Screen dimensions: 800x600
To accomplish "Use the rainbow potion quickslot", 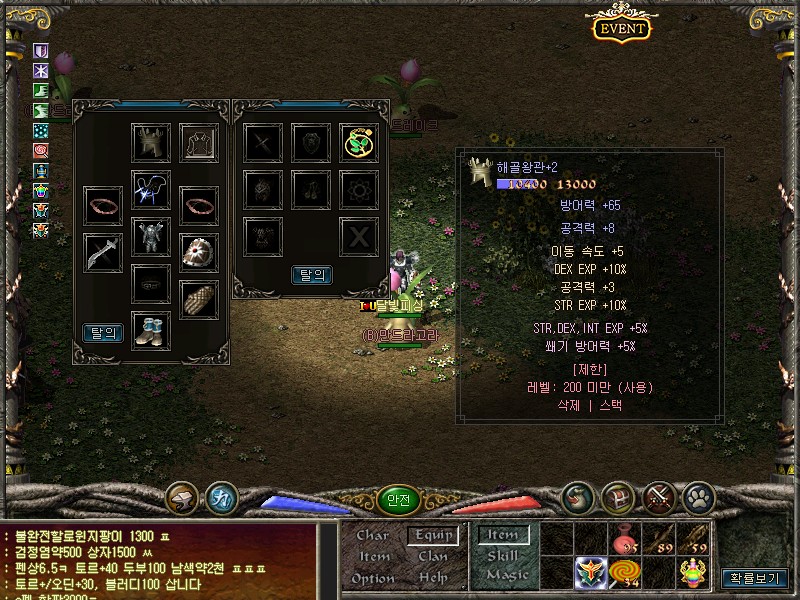I will click(x=693, y=573).
